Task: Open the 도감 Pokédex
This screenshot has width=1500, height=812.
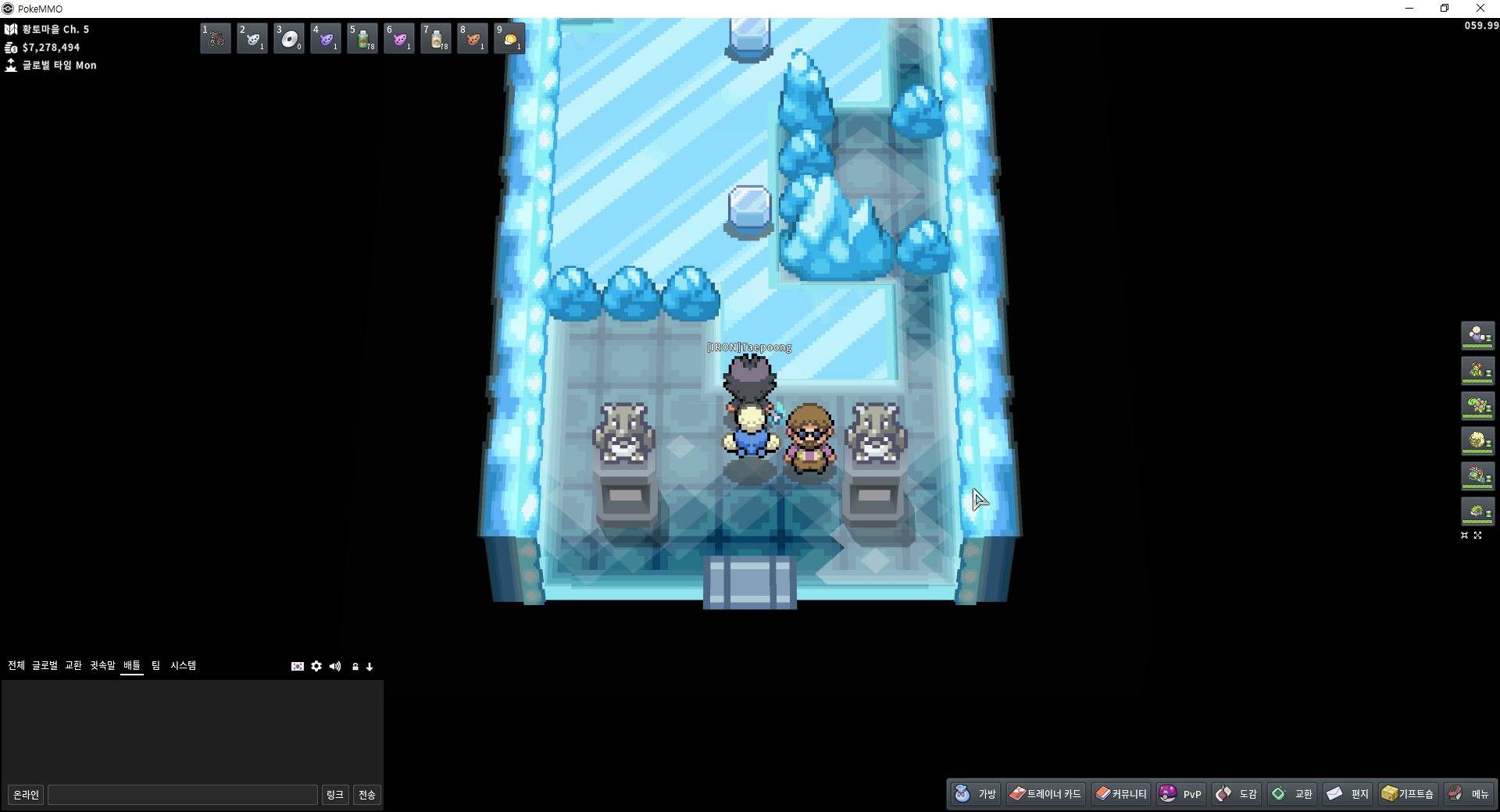Action: tap(1237, 794)
